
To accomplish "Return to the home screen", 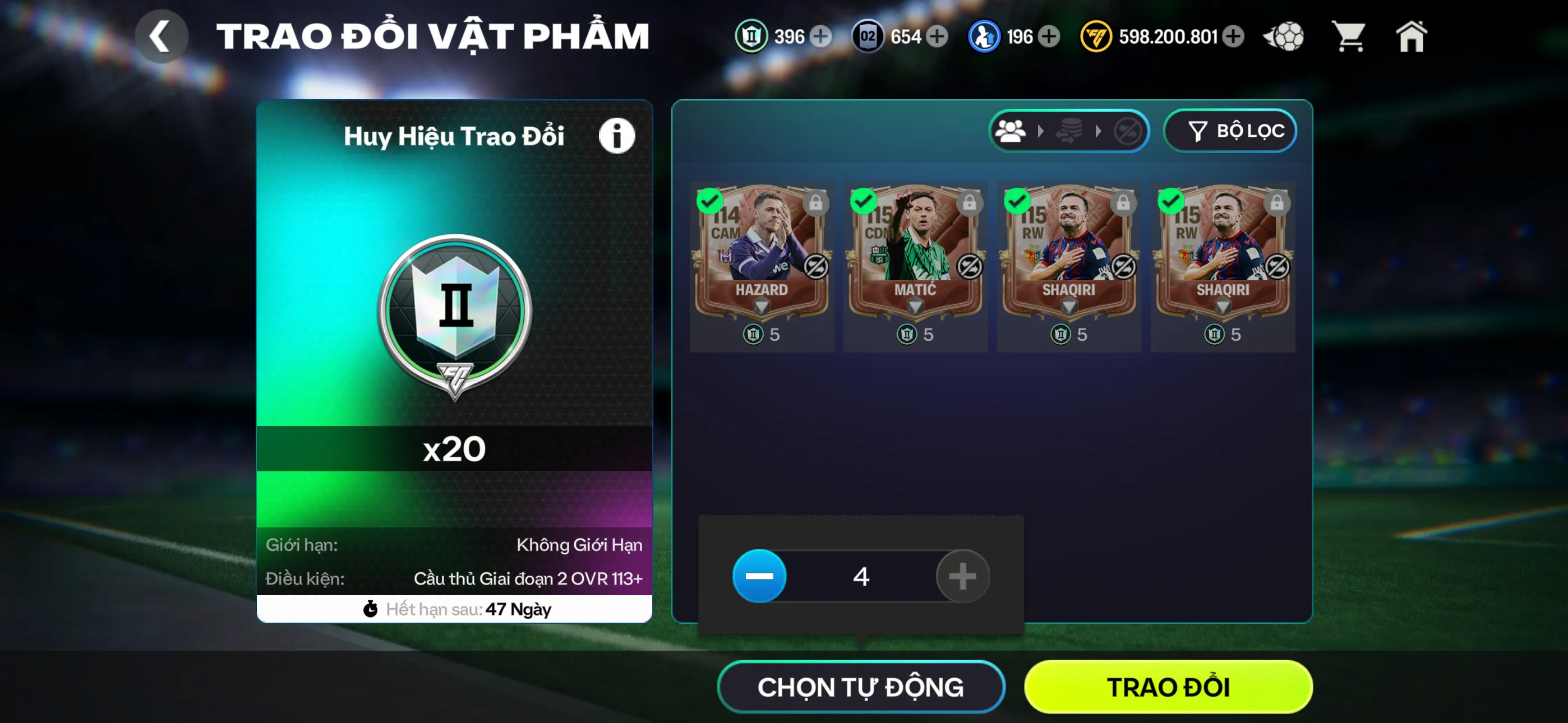I will 1411,36.
